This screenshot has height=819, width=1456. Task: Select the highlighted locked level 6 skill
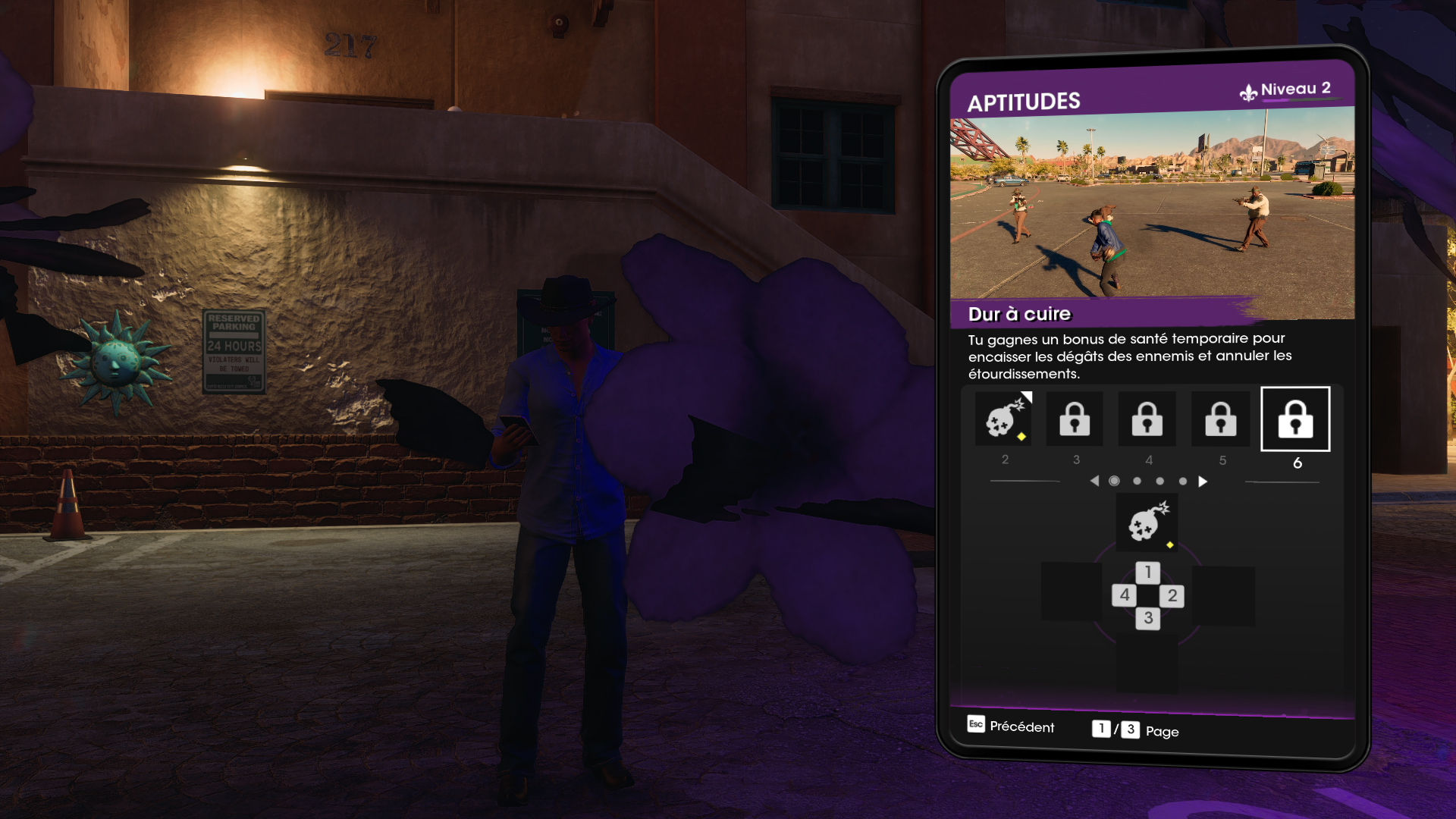(1295, 419)
